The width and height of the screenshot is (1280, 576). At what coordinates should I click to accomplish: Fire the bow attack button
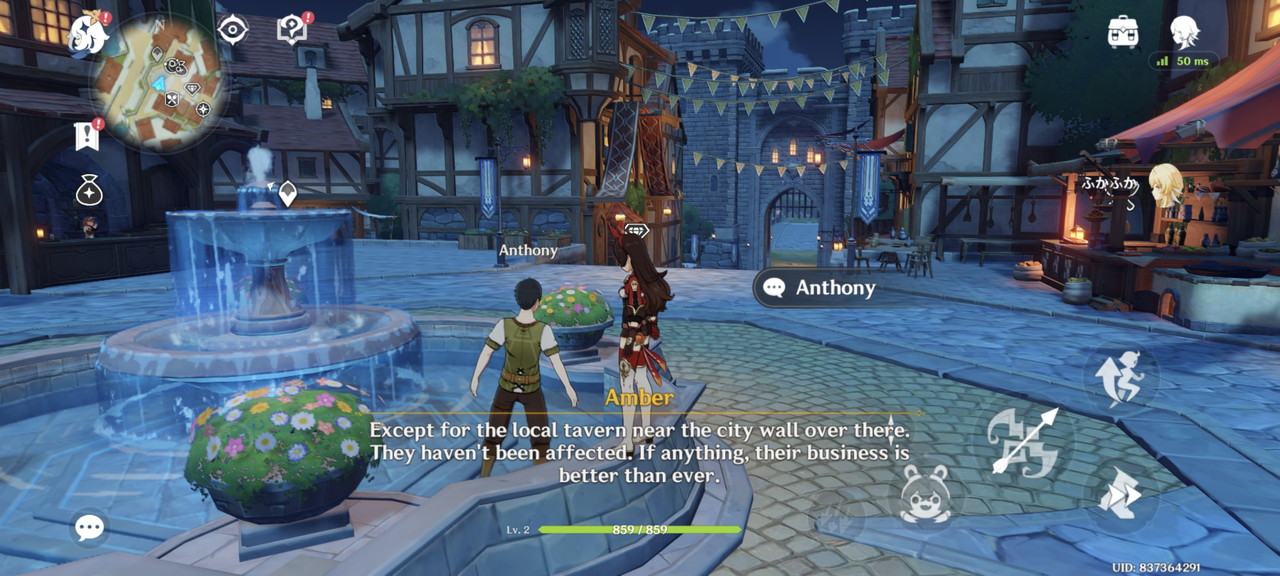(1022, 440)
